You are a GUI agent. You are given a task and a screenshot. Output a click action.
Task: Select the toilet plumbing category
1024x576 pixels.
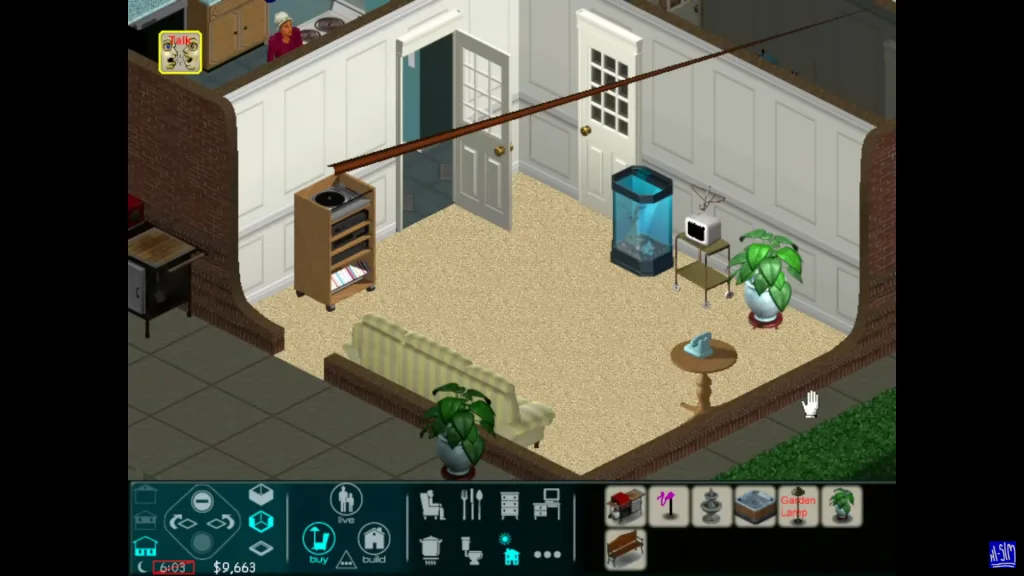pyautogui.click(x=471, y=548)
